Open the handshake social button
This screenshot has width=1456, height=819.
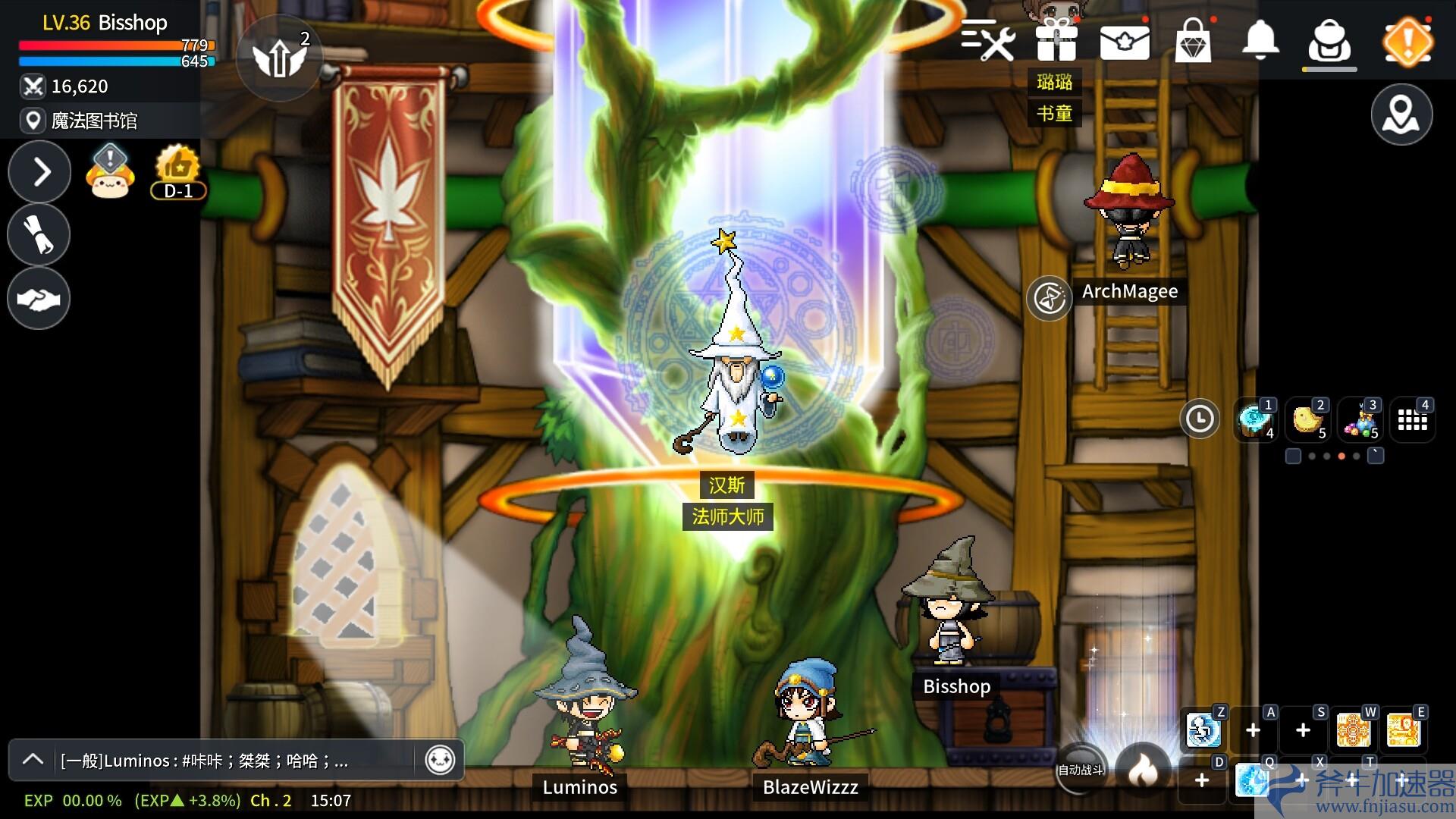39,298
